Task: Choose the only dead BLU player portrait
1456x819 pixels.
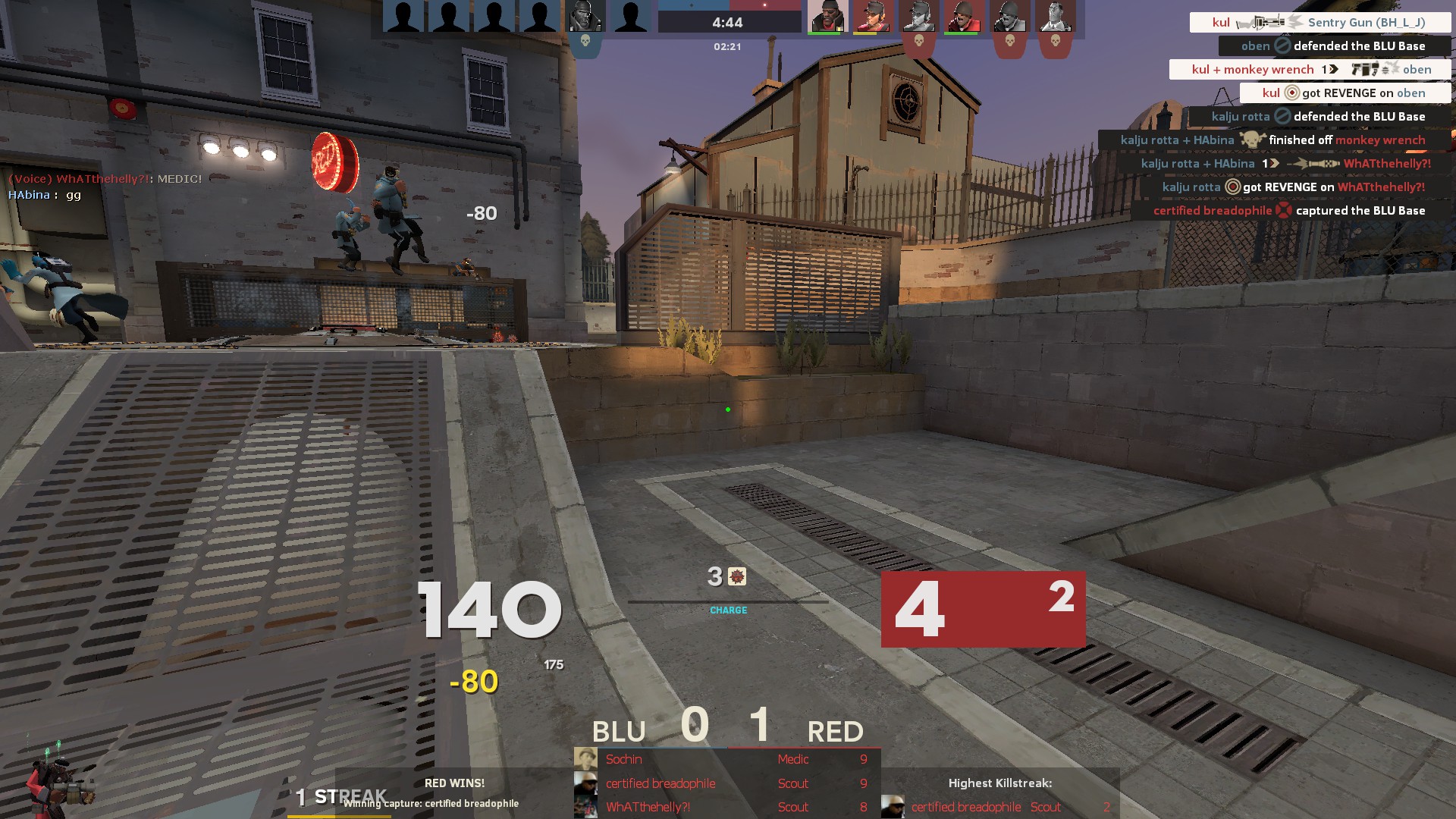Action: click(x=585, y=17)
